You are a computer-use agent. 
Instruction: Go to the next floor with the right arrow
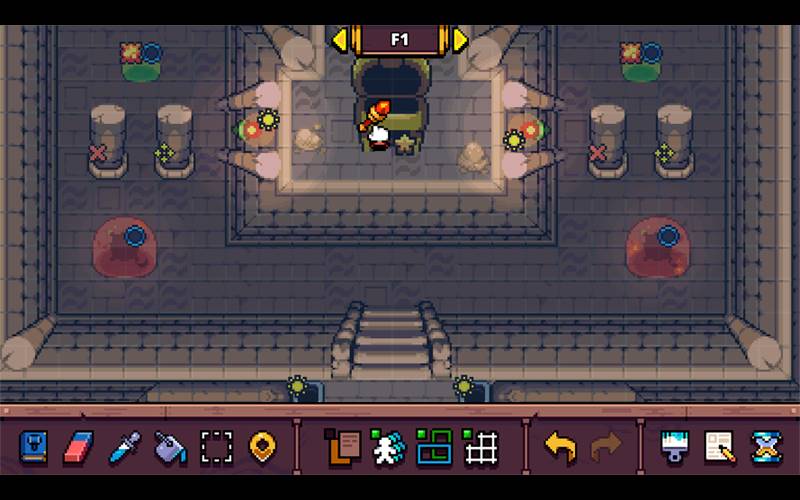[460, 40]
